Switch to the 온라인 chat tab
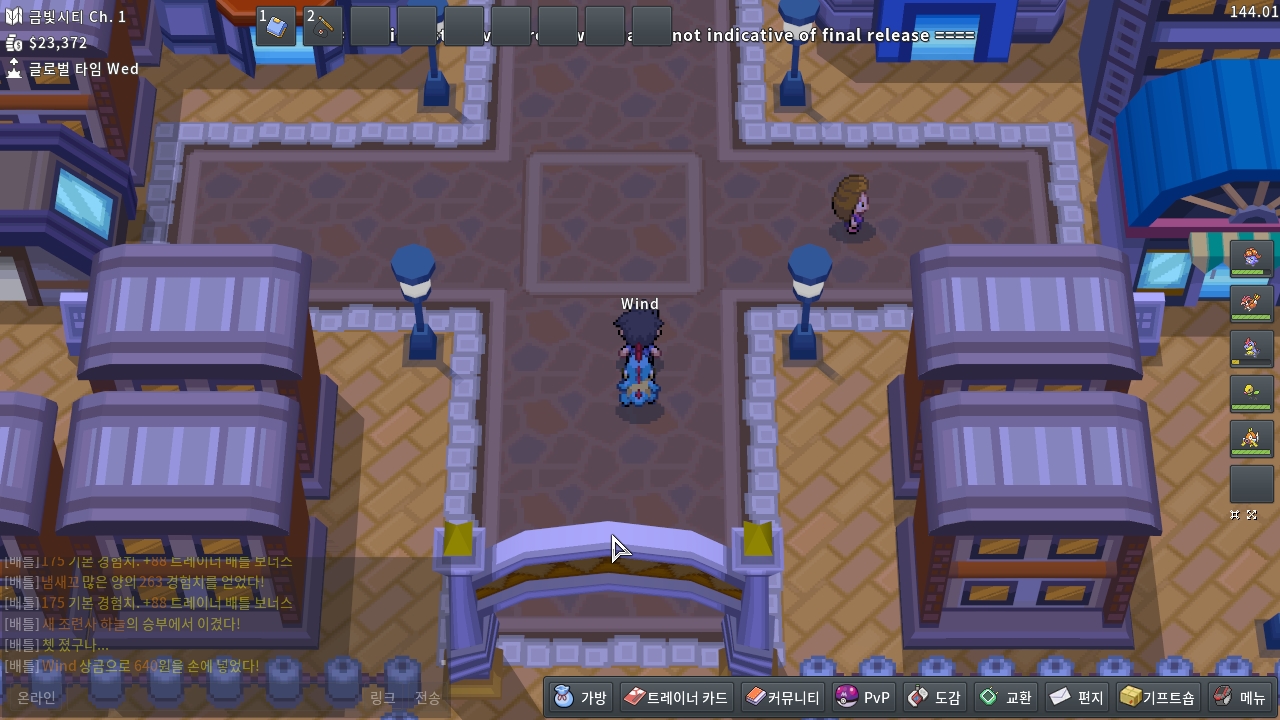This screenshot has height=720, width=1280. (x=36, y=698)
